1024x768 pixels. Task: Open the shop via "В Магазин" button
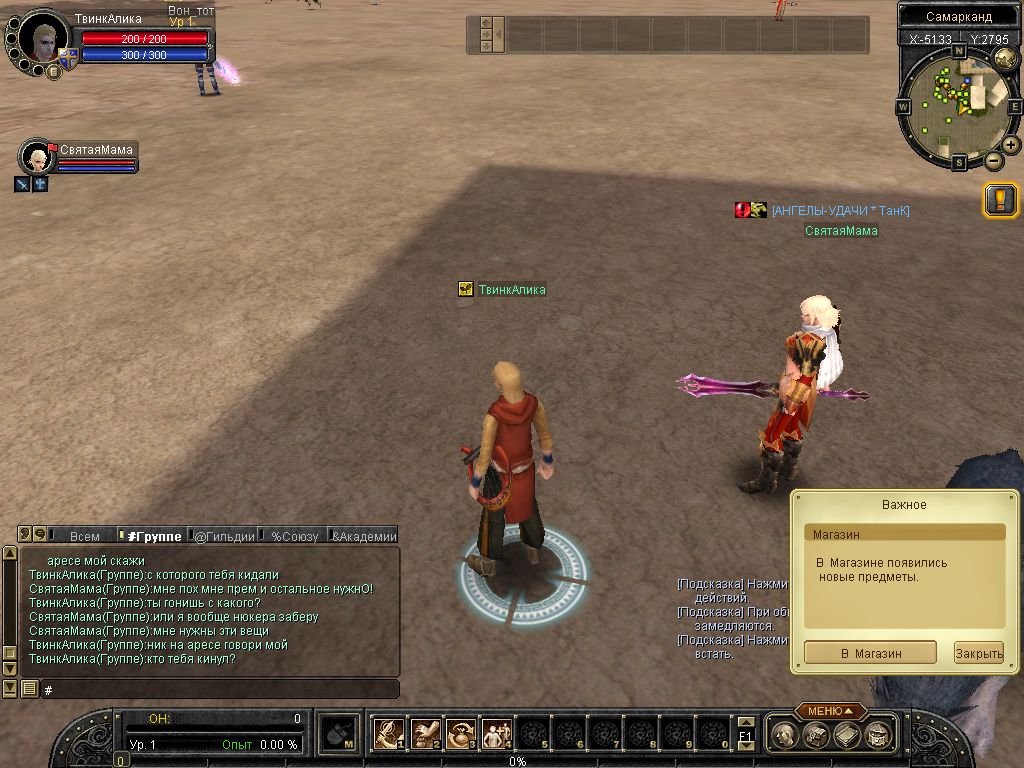[x=870, y=653]
